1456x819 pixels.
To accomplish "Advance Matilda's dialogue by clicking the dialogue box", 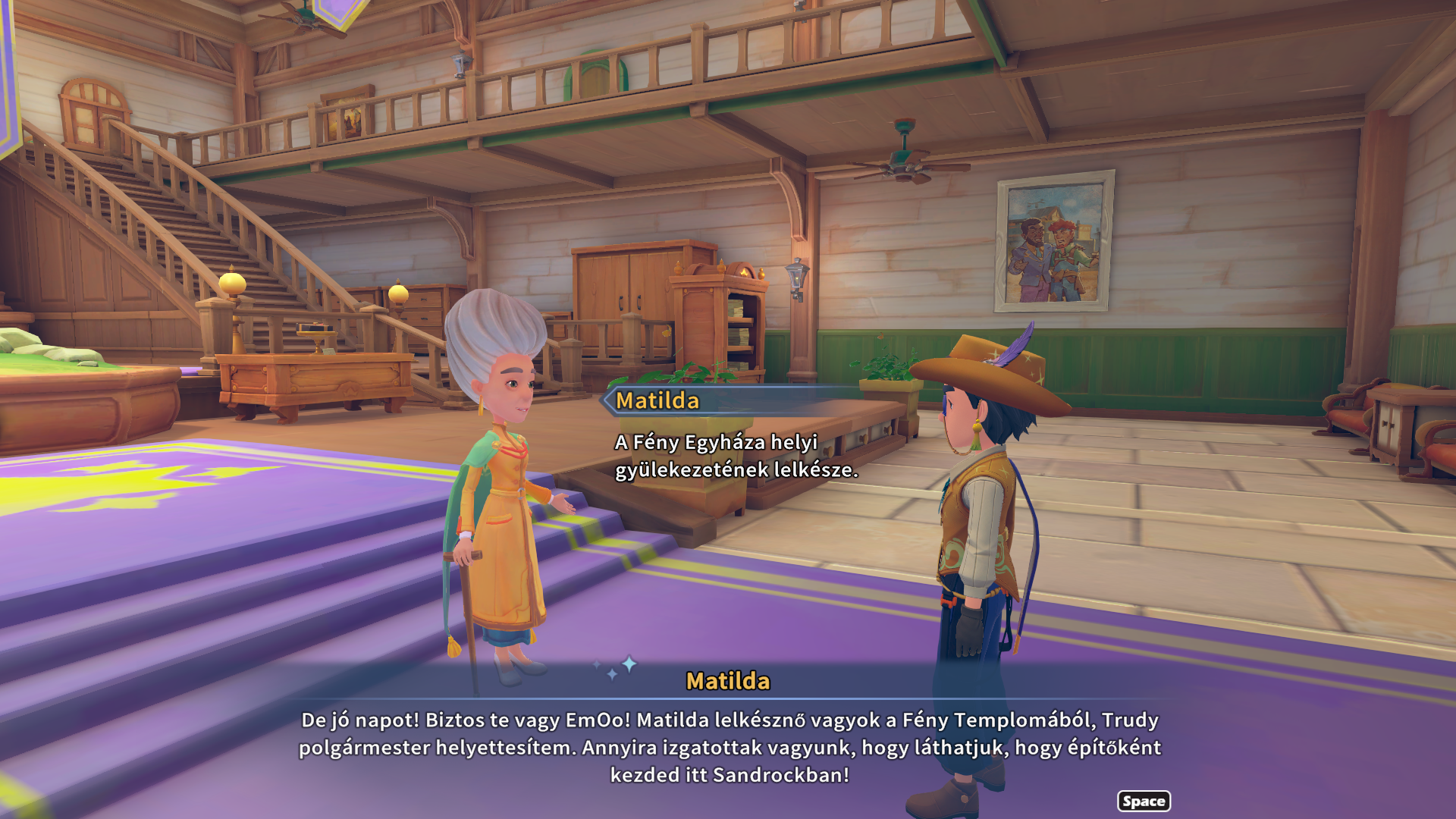I will pyautogui.click(x=728, y=746).
